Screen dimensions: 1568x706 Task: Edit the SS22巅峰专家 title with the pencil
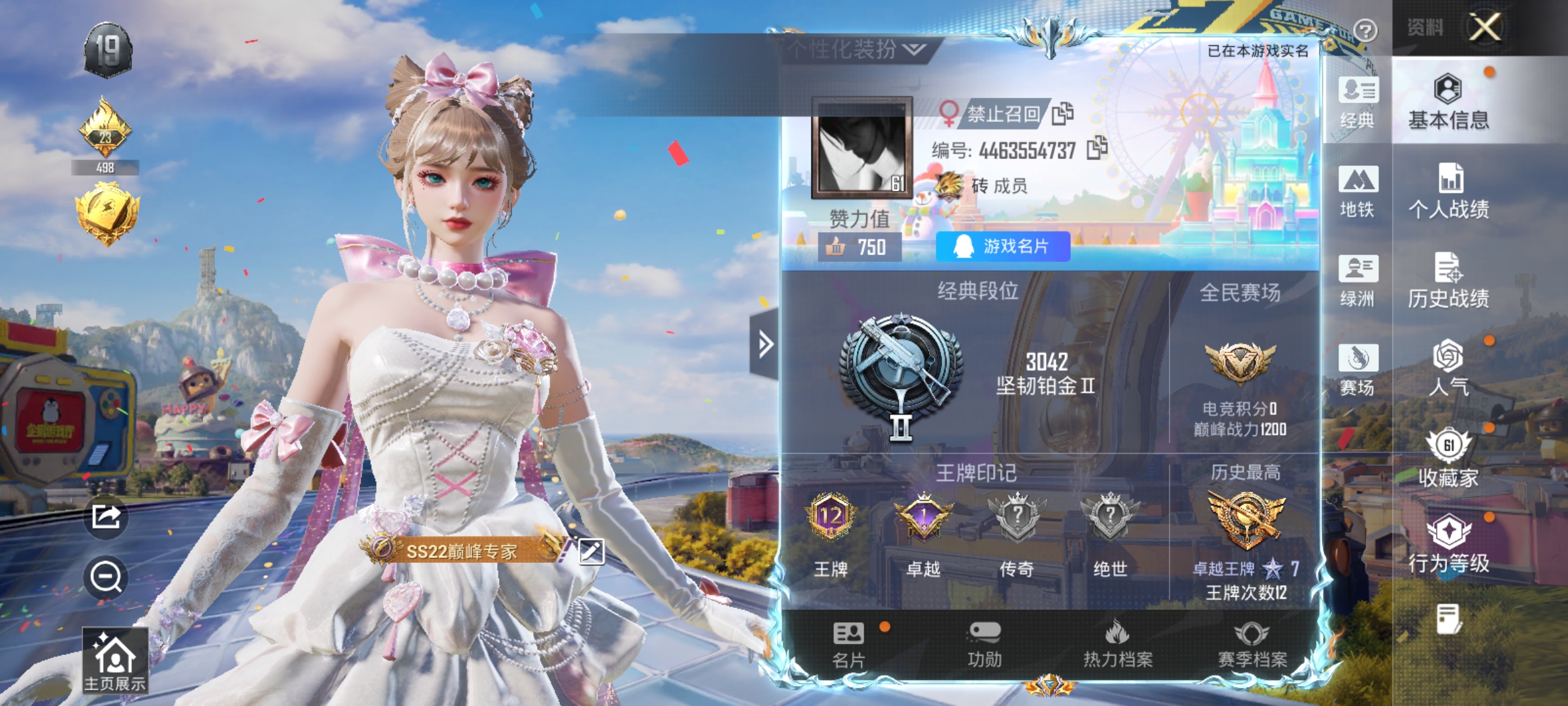[591, 551]
